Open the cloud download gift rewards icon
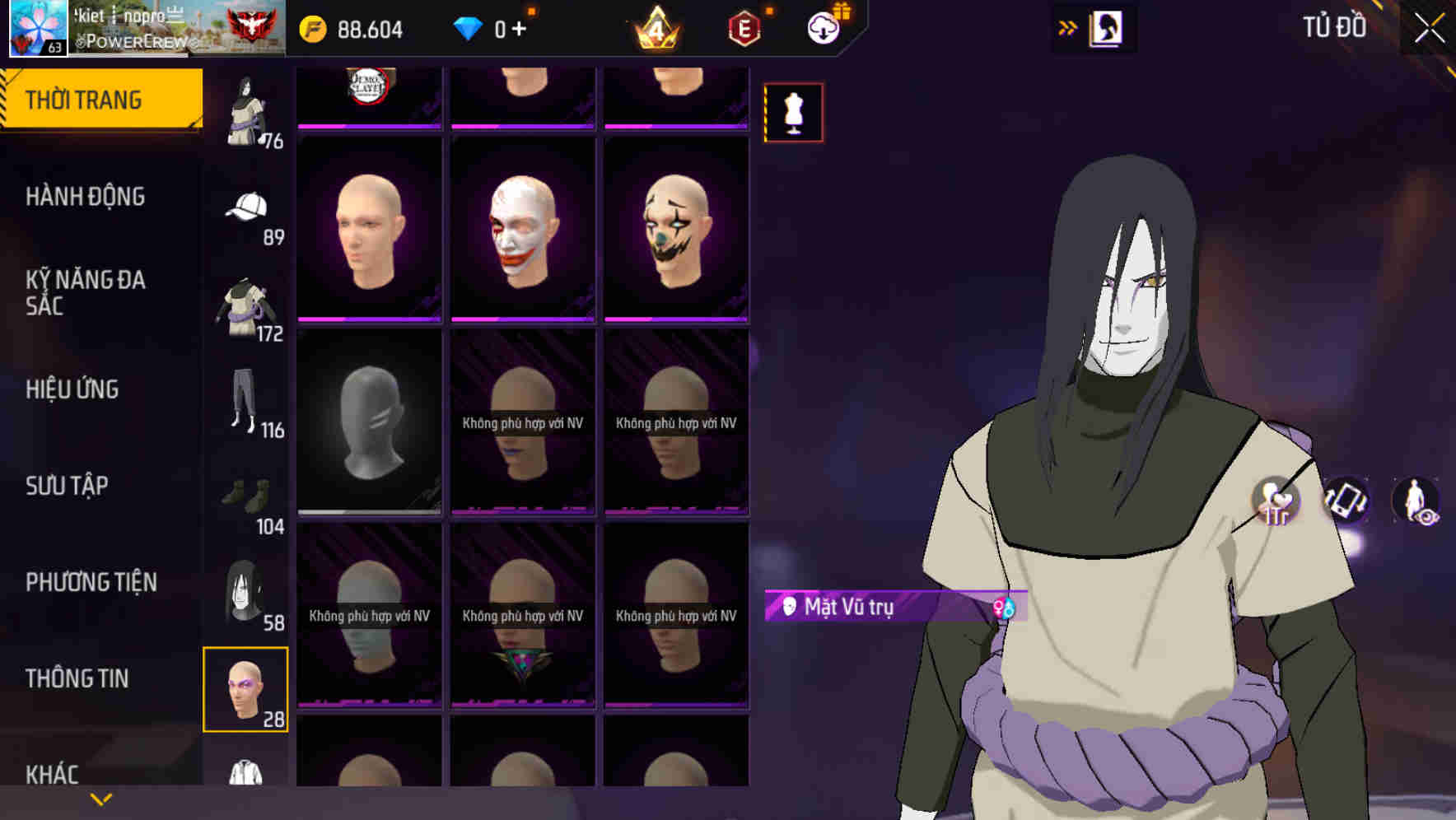Image resolution: width=1456 pixels, height=820 pixels. pyautogui.click(x=821, y=27)
